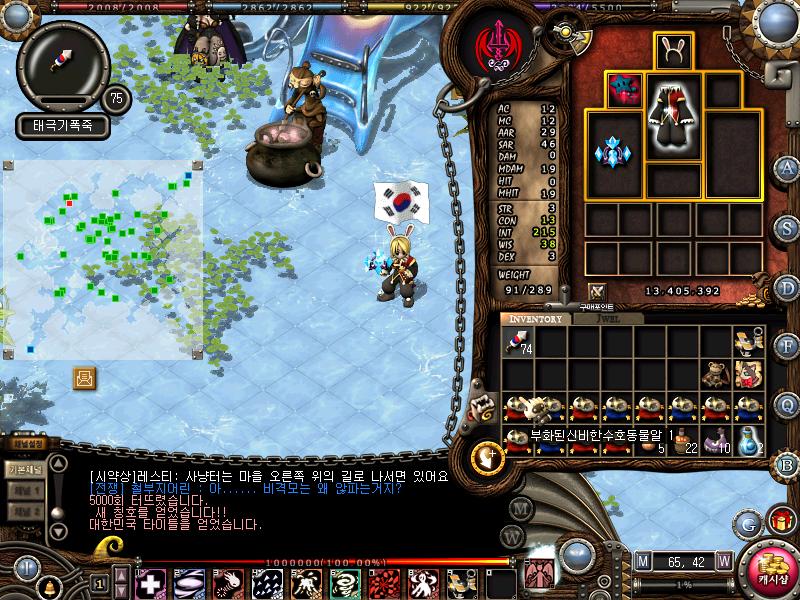Image resolution: width=800 pixels, height=600 pixels.
Task: Open the red gift box icon
Action: (782, 521)
